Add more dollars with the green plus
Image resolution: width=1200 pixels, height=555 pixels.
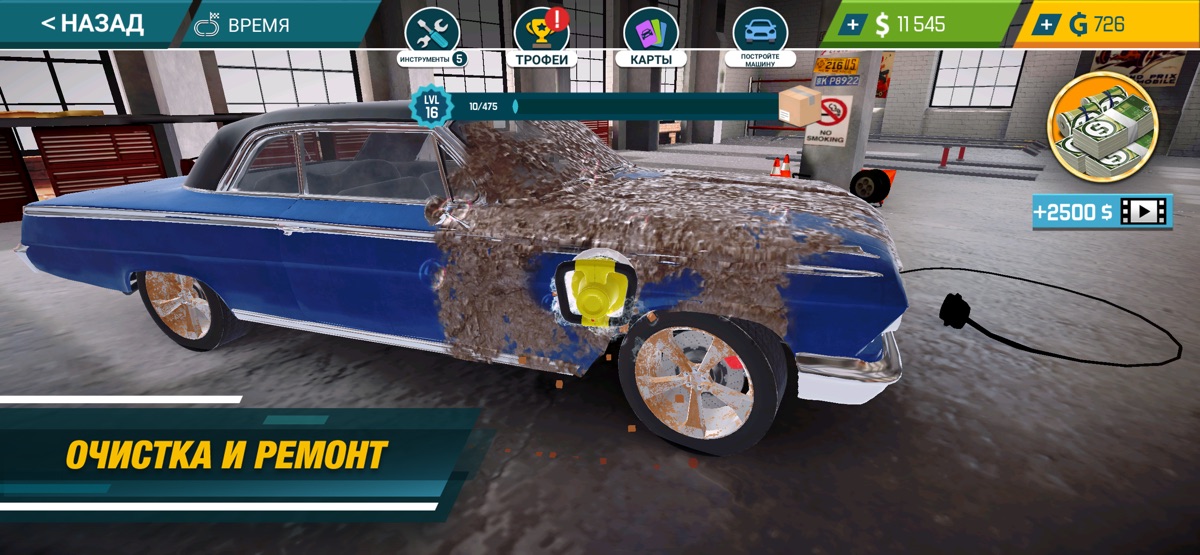point(851,25)
